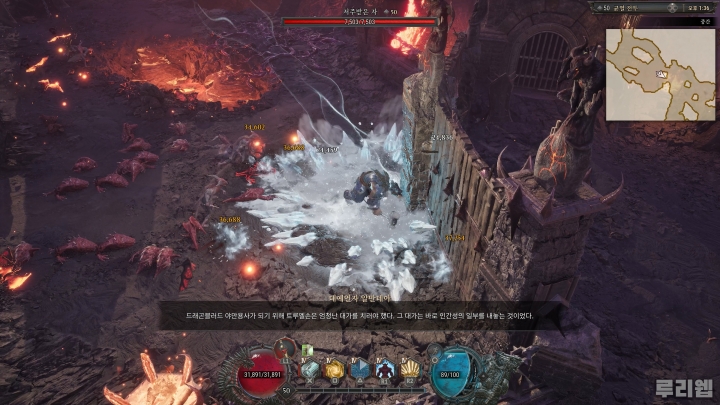Image resolution: width=720 pixels, height=405 pixels.
Task: Click the running figure icon above the resource orb
Action: [434, 349]
